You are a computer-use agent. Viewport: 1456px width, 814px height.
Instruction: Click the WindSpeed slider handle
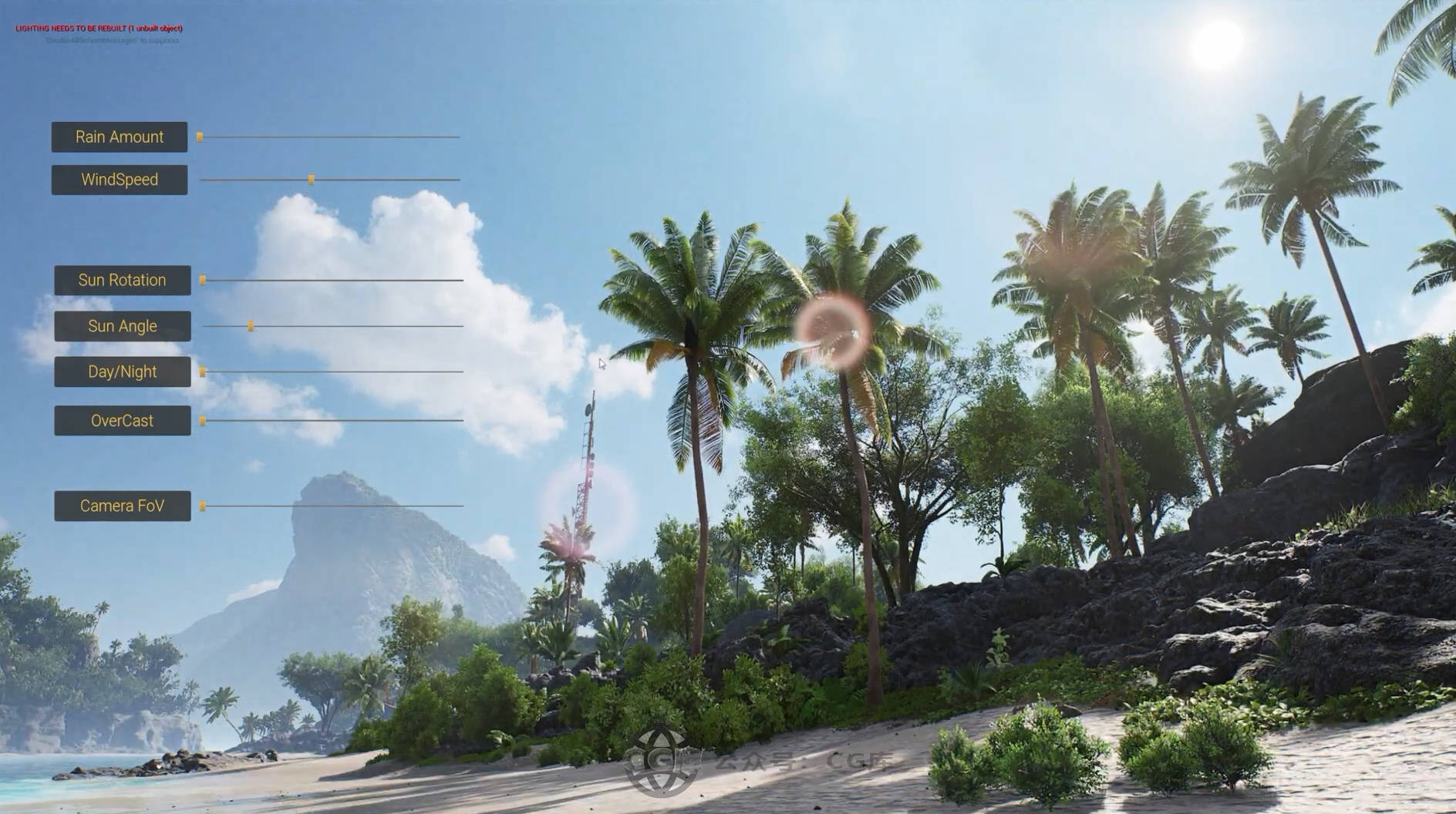click(311, 180)
